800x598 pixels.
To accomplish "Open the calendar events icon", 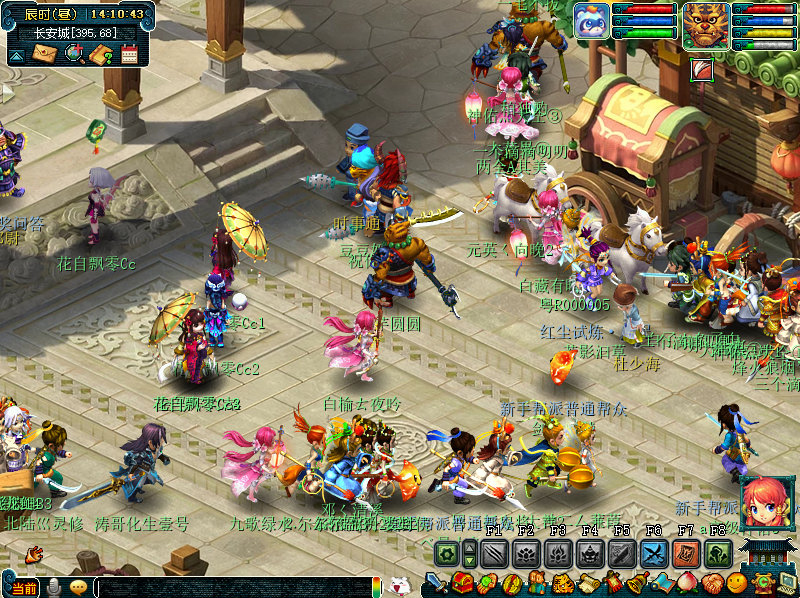I will pyautogui.click(x=129, y=54).
